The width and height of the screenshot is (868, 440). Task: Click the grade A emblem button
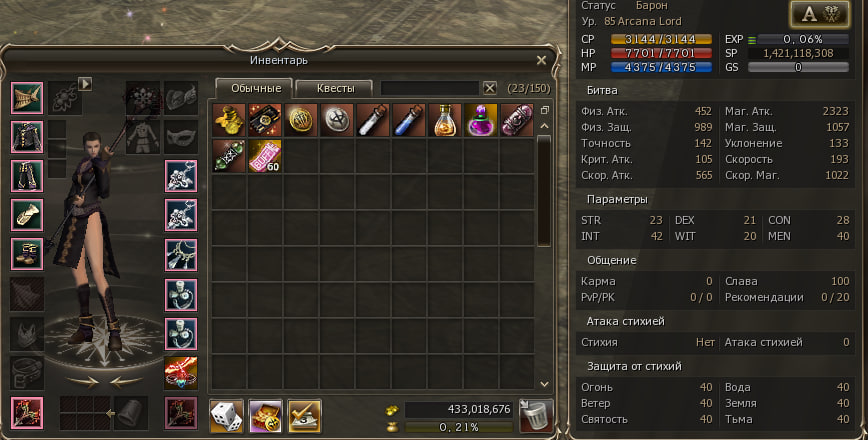[818, 13]
